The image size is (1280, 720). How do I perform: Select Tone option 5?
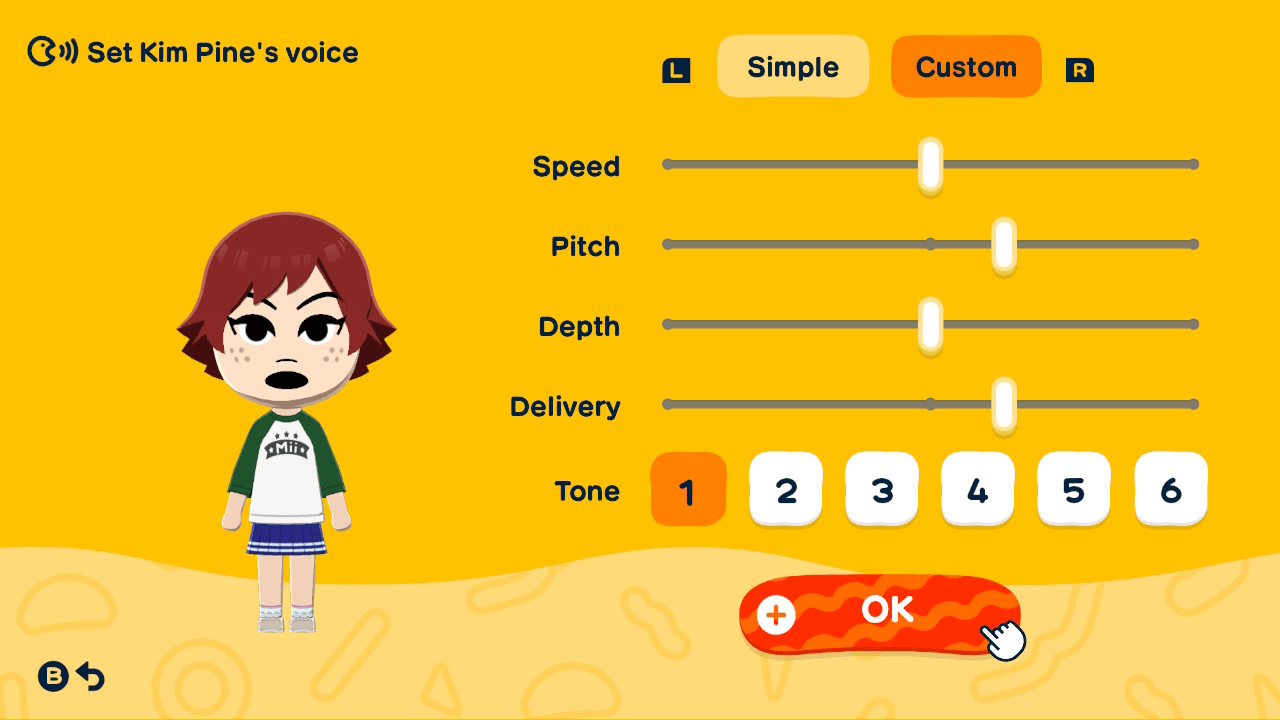pos(1074,489)
